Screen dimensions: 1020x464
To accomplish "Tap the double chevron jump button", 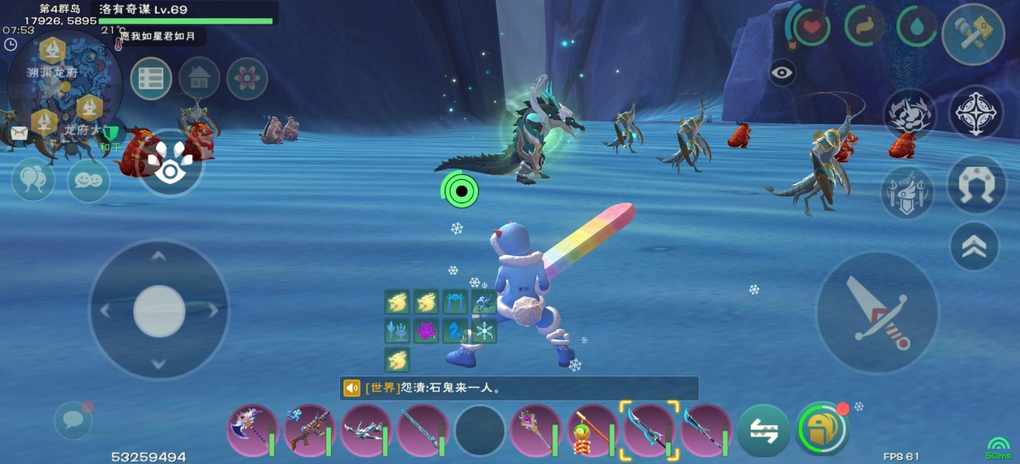I will coord(974,245).
